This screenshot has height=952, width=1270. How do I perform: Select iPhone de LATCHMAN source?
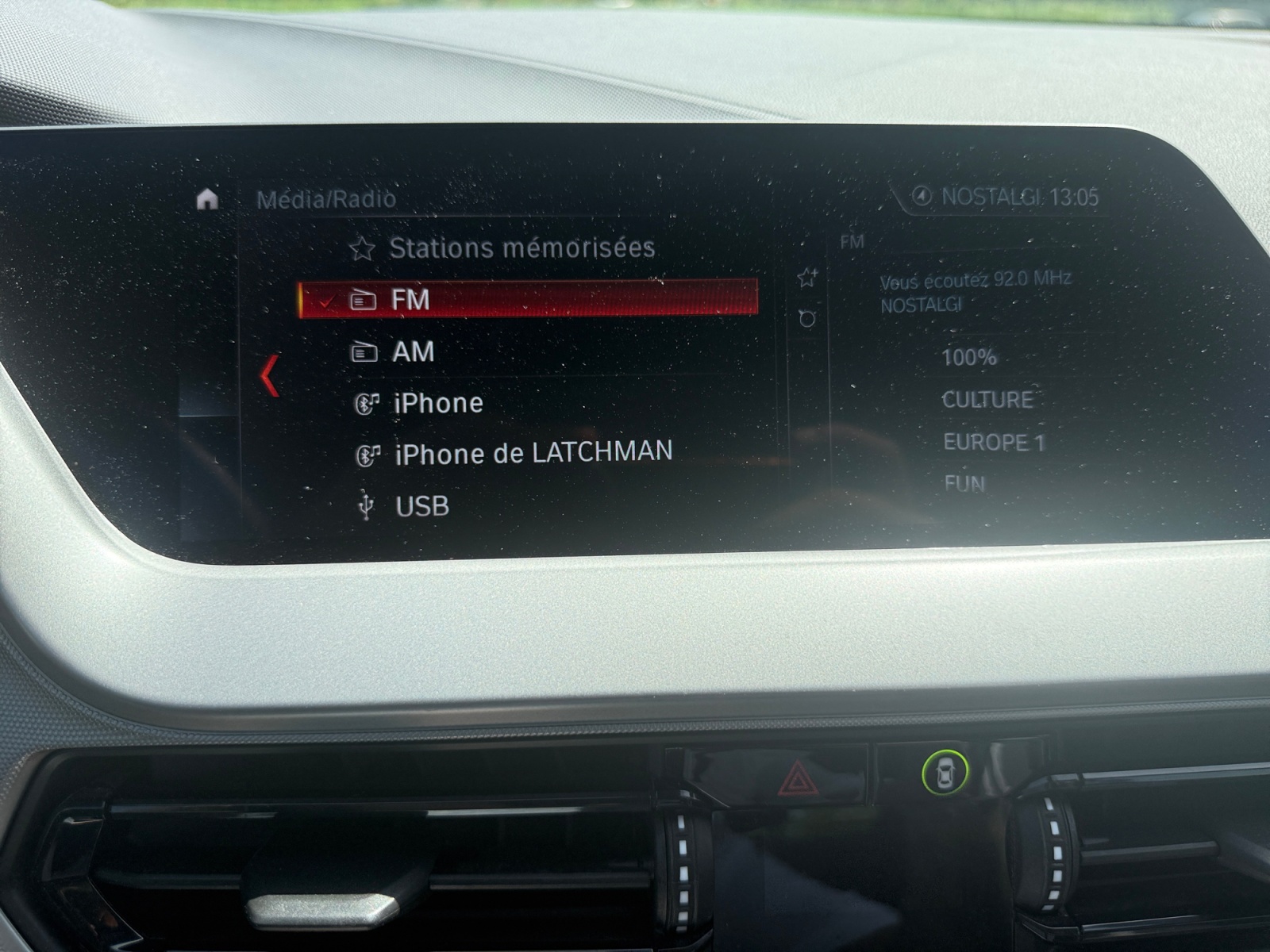[x=533, y=453]
